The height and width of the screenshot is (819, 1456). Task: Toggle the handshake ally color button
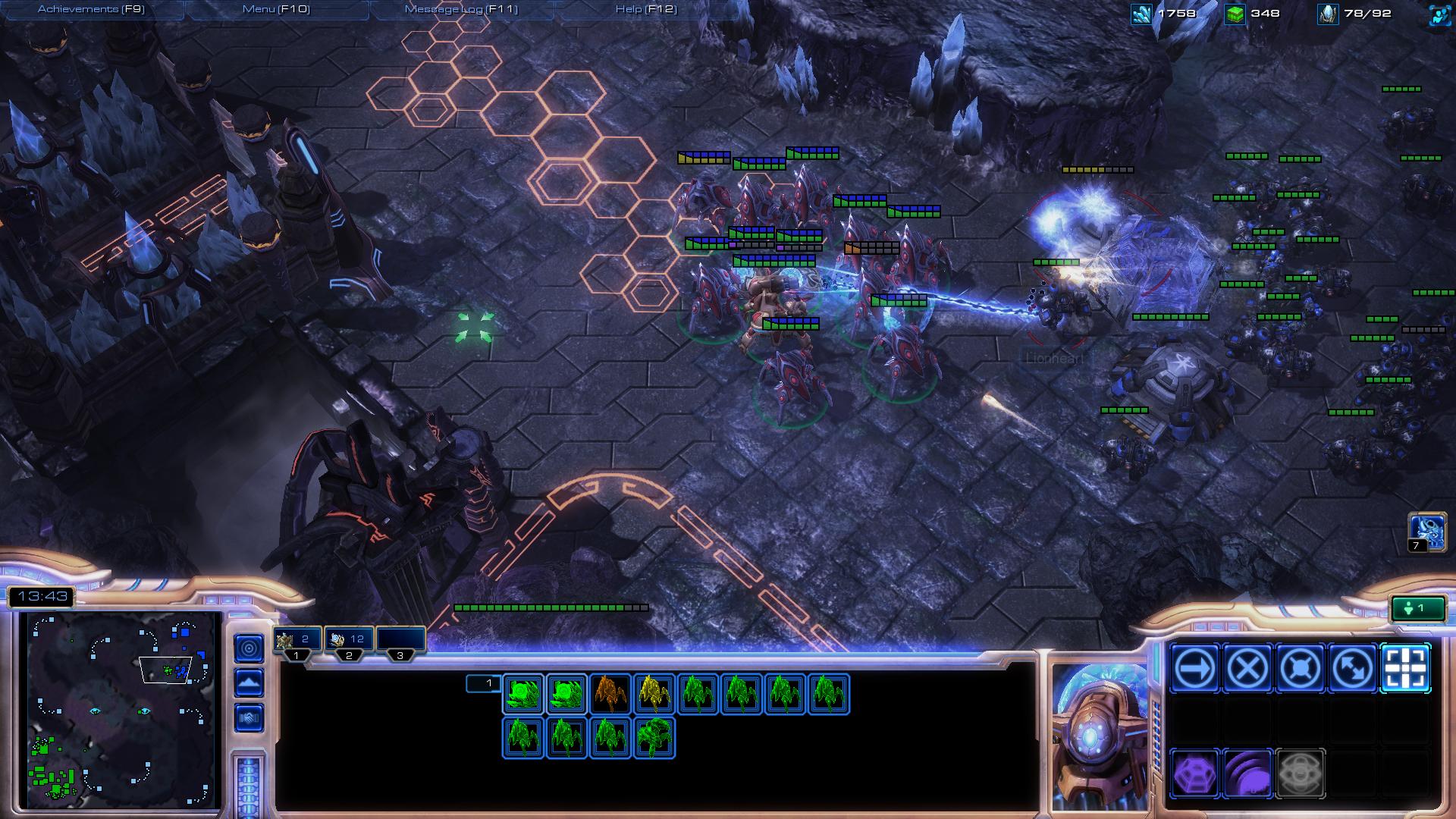(x=249, y=717)
